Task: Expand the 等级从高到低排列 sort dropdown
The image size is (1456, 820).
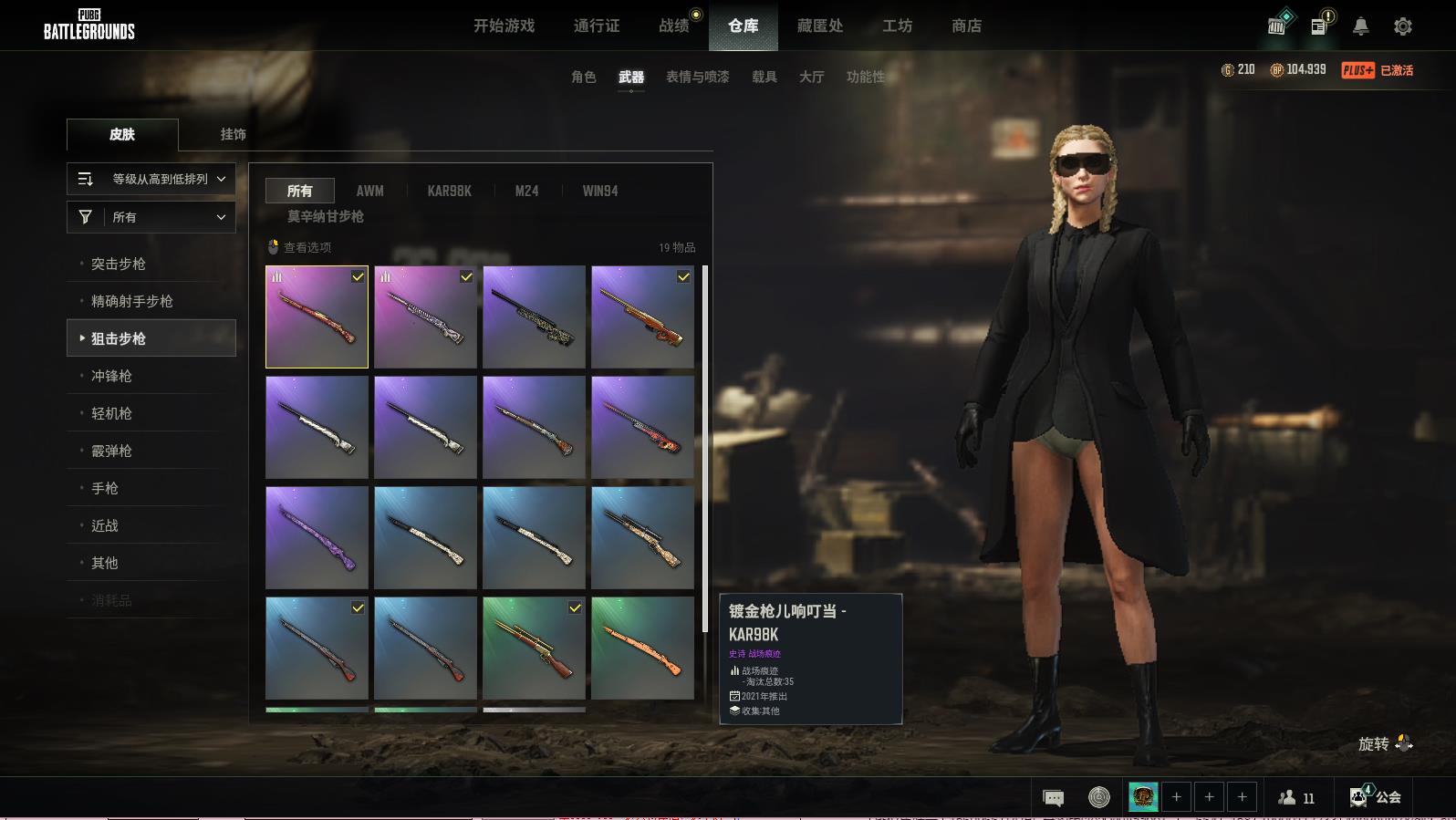Action: (x=151, y=179)
